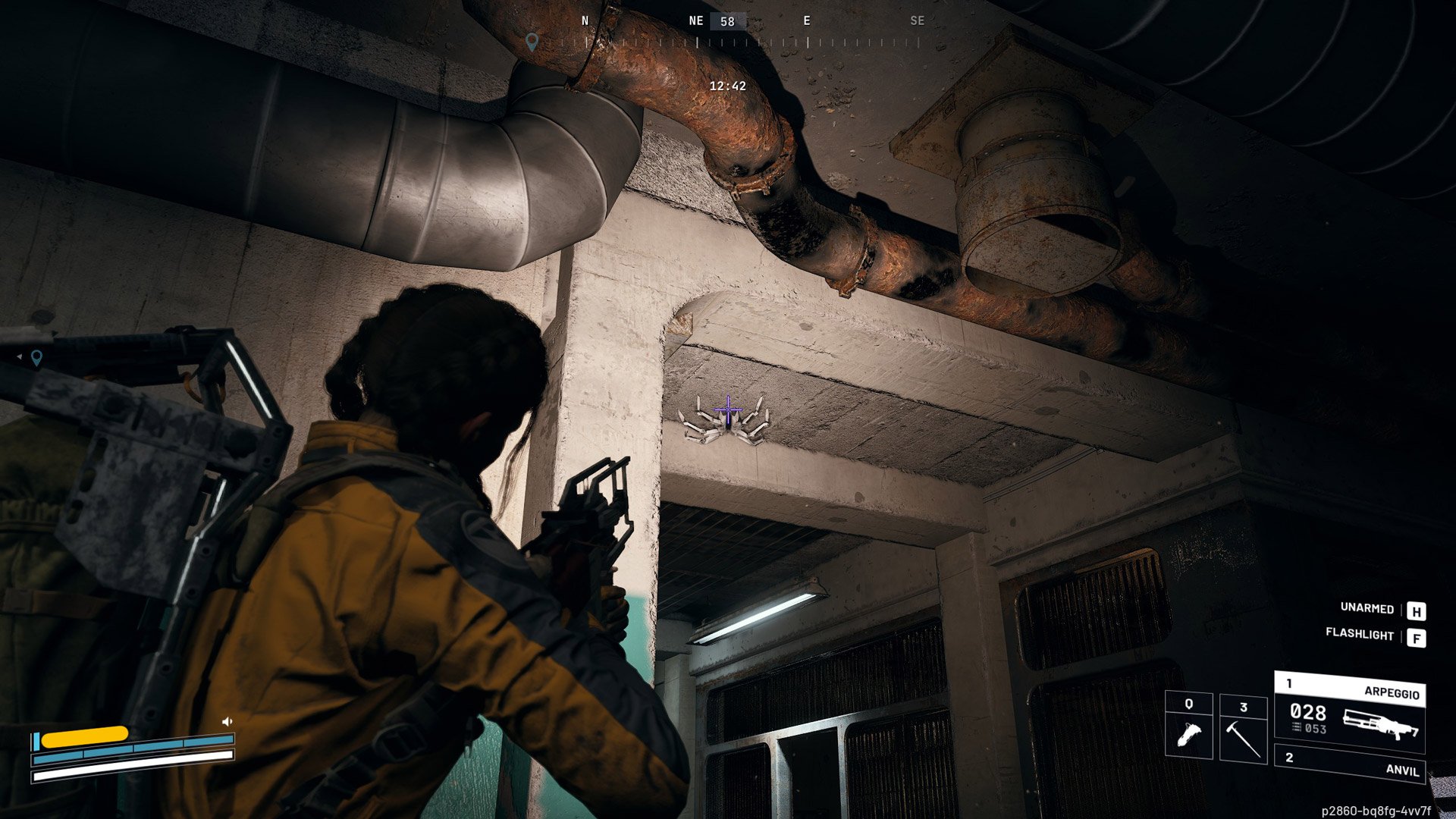Click the NE marker on the compass bar
1456x819 pixels.
[696, 20]
